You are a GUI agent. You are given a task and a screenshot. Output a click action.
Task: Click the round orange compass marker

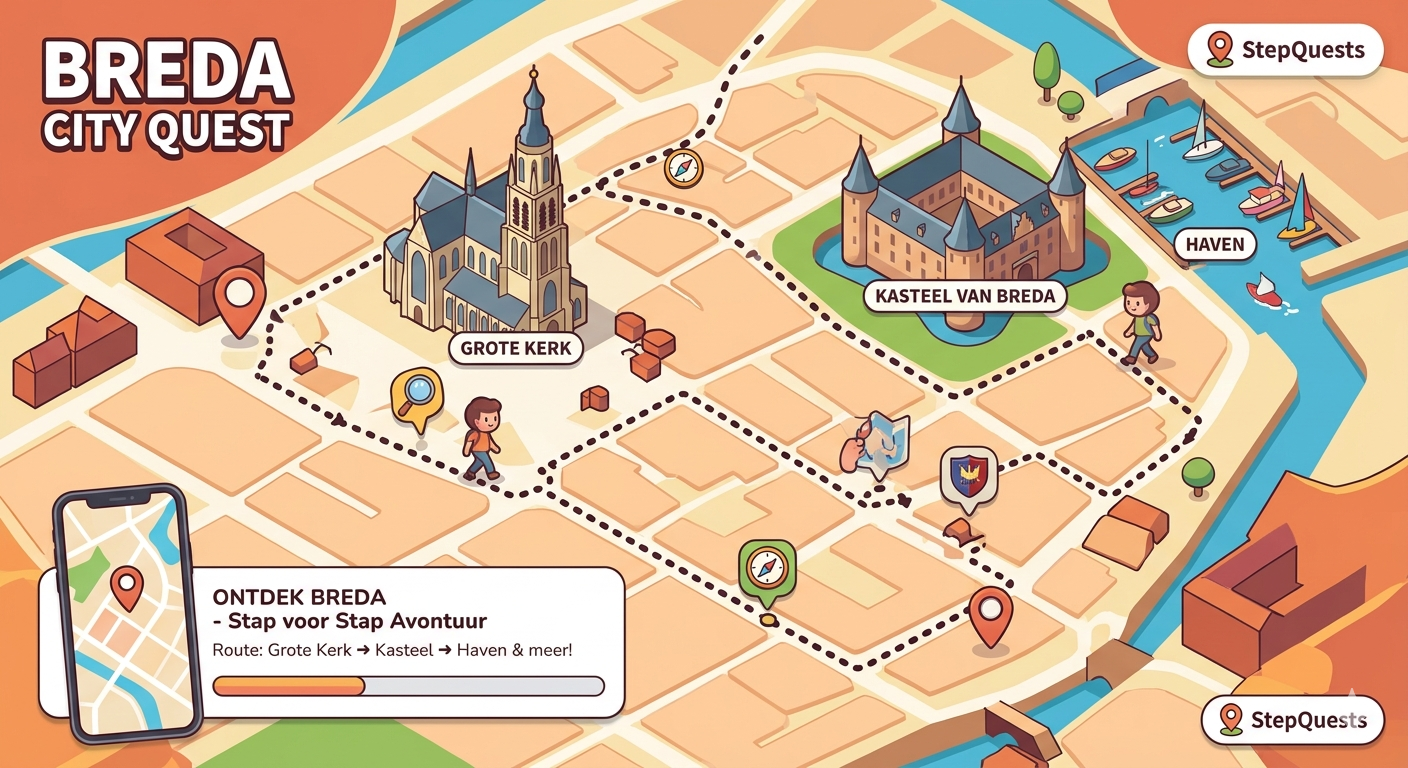tap(681, 168)
